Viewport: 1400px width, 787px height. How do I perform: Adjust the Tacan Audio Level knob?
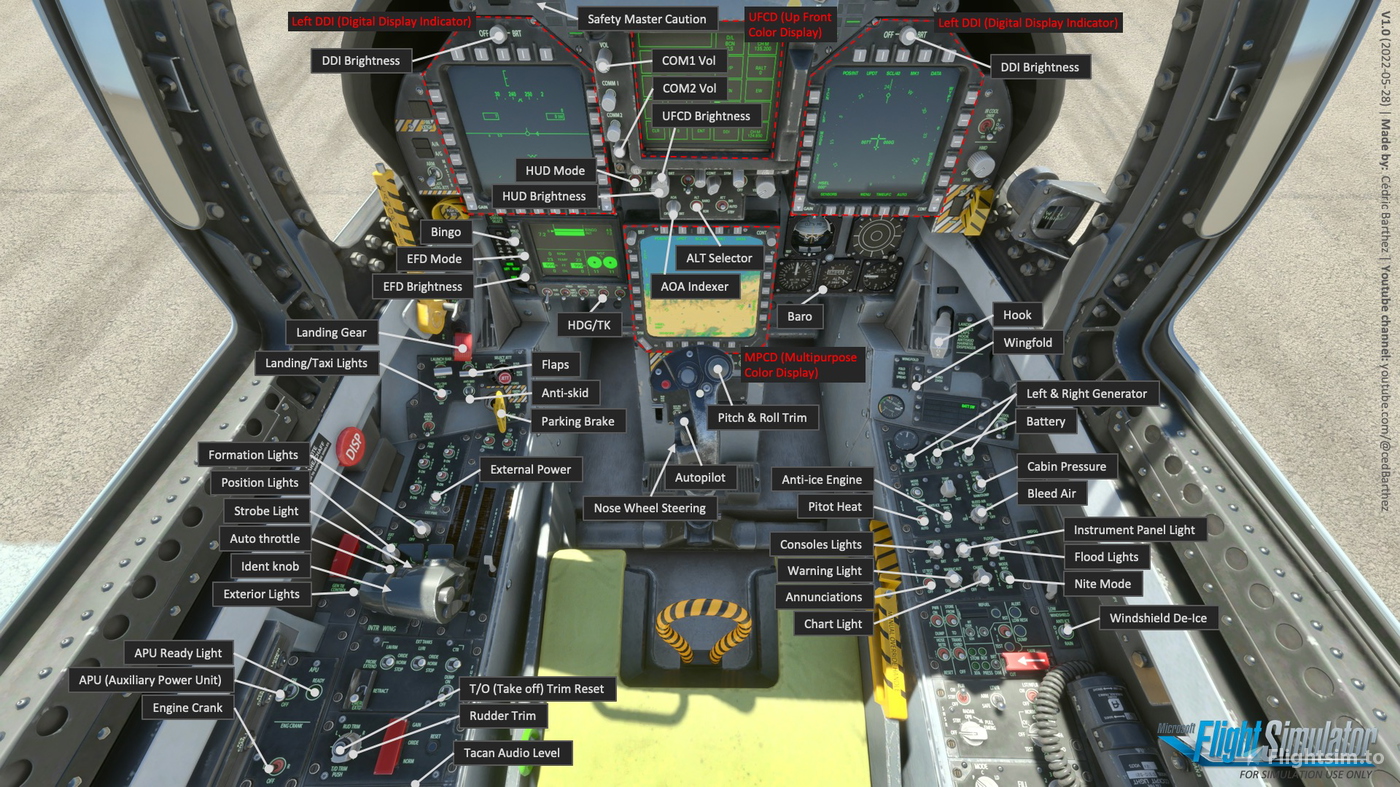[x=415, y=782]
